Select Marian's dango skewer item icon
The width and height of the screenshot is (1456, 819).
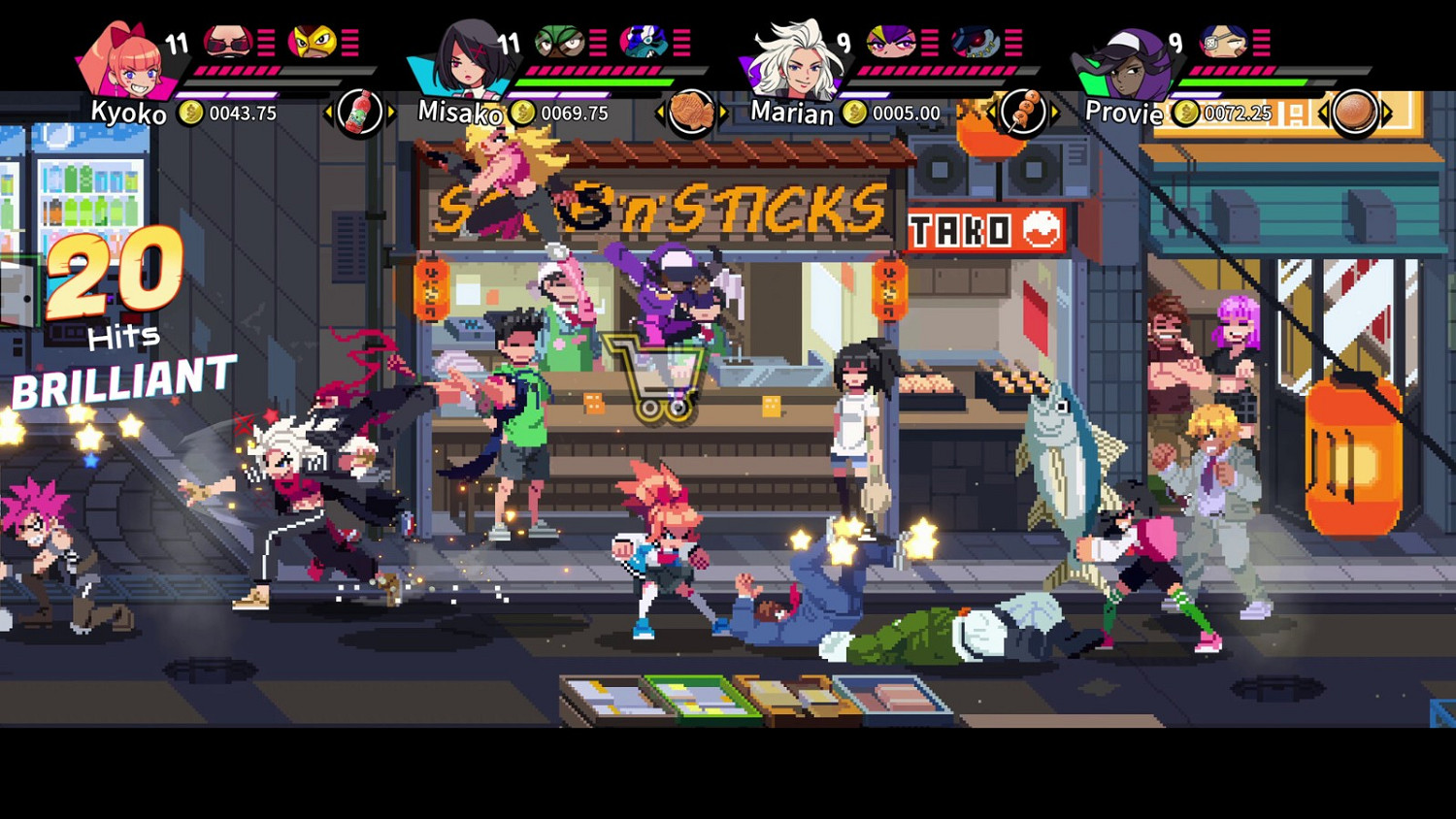[1026, 112]
